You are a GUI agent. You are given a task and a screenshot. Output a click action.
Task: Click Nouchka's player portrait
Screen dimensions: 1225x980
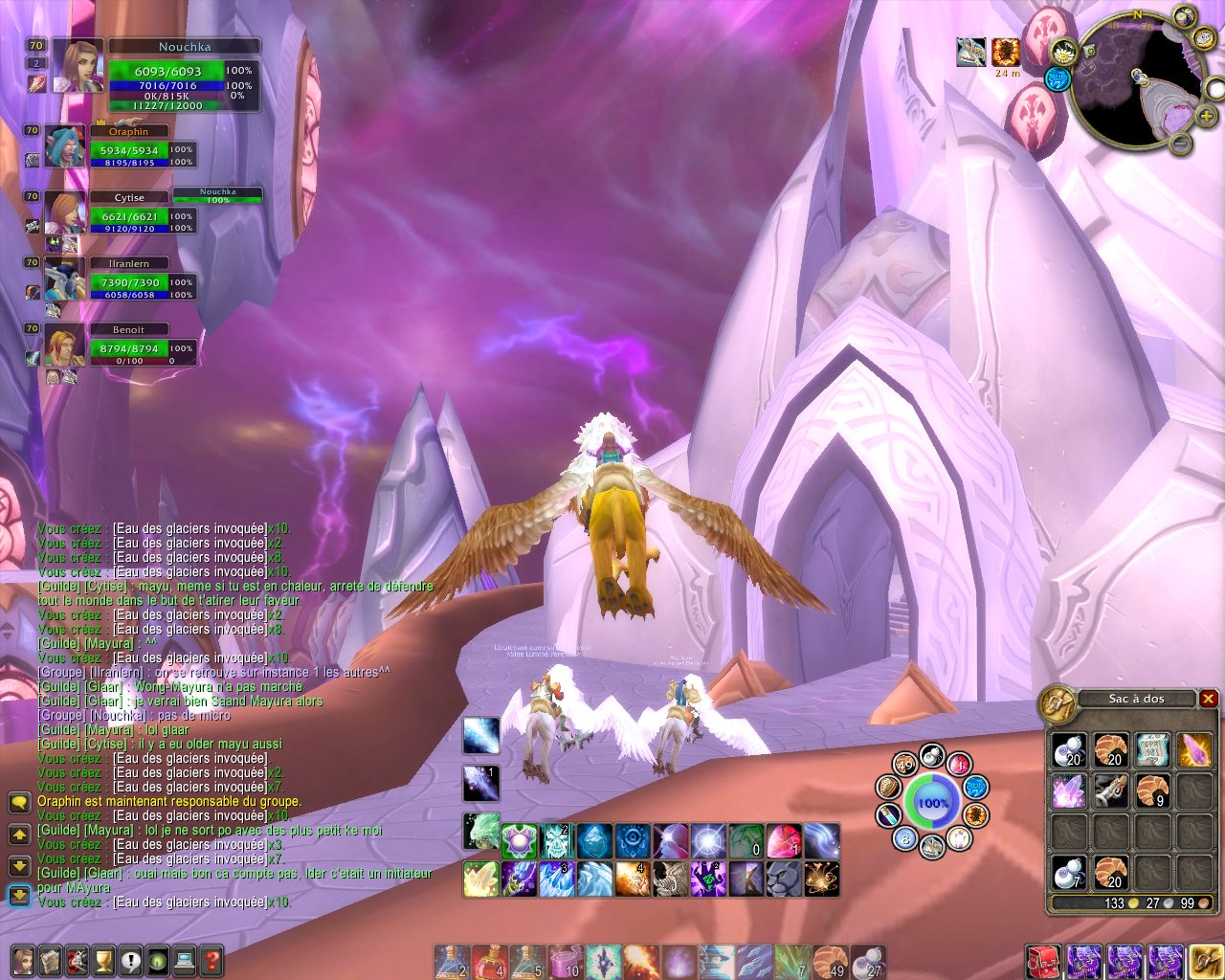78,66
